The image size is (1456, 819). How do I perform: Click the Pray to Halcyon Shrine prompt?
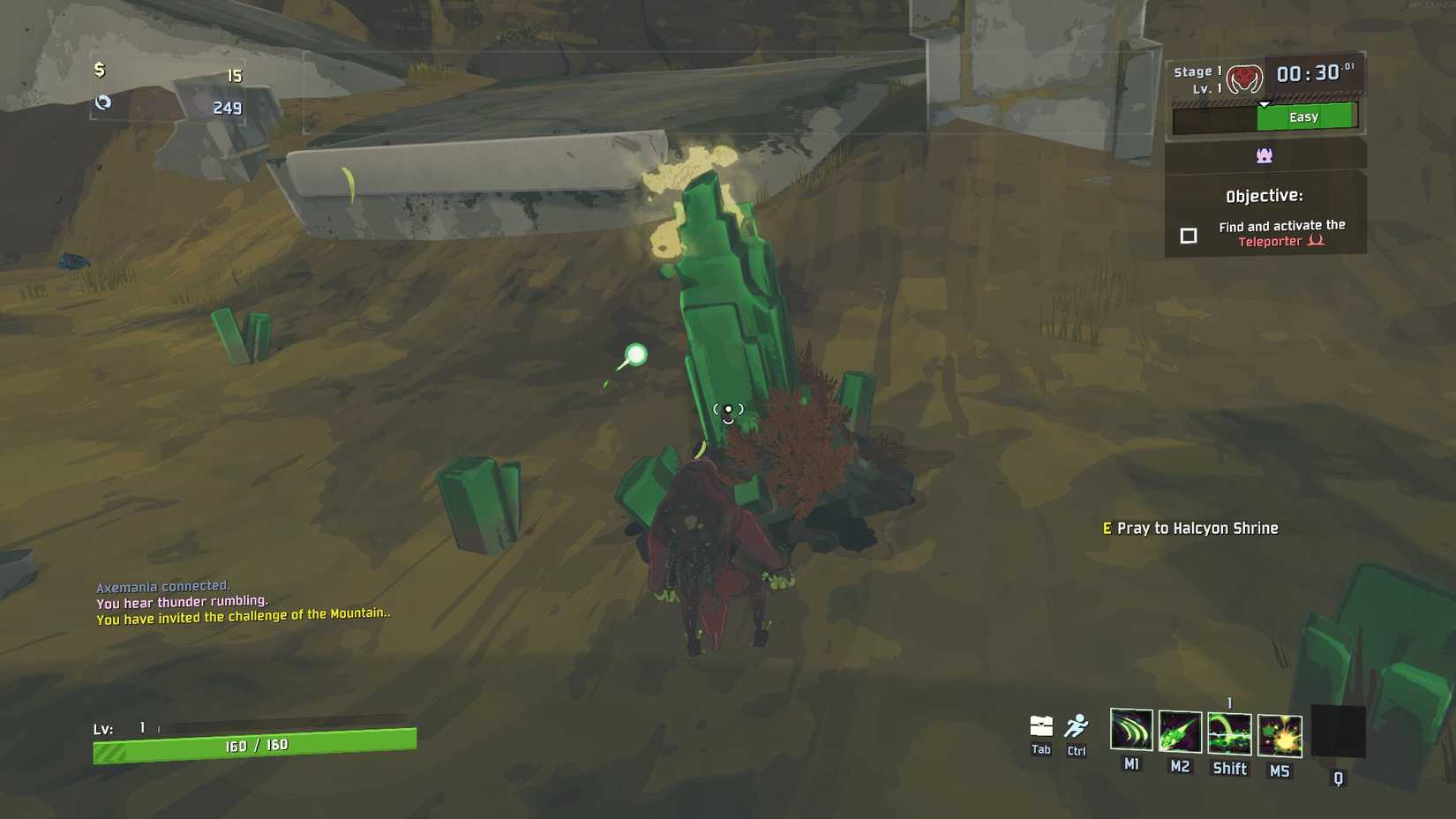click(x=1190, y=528)
